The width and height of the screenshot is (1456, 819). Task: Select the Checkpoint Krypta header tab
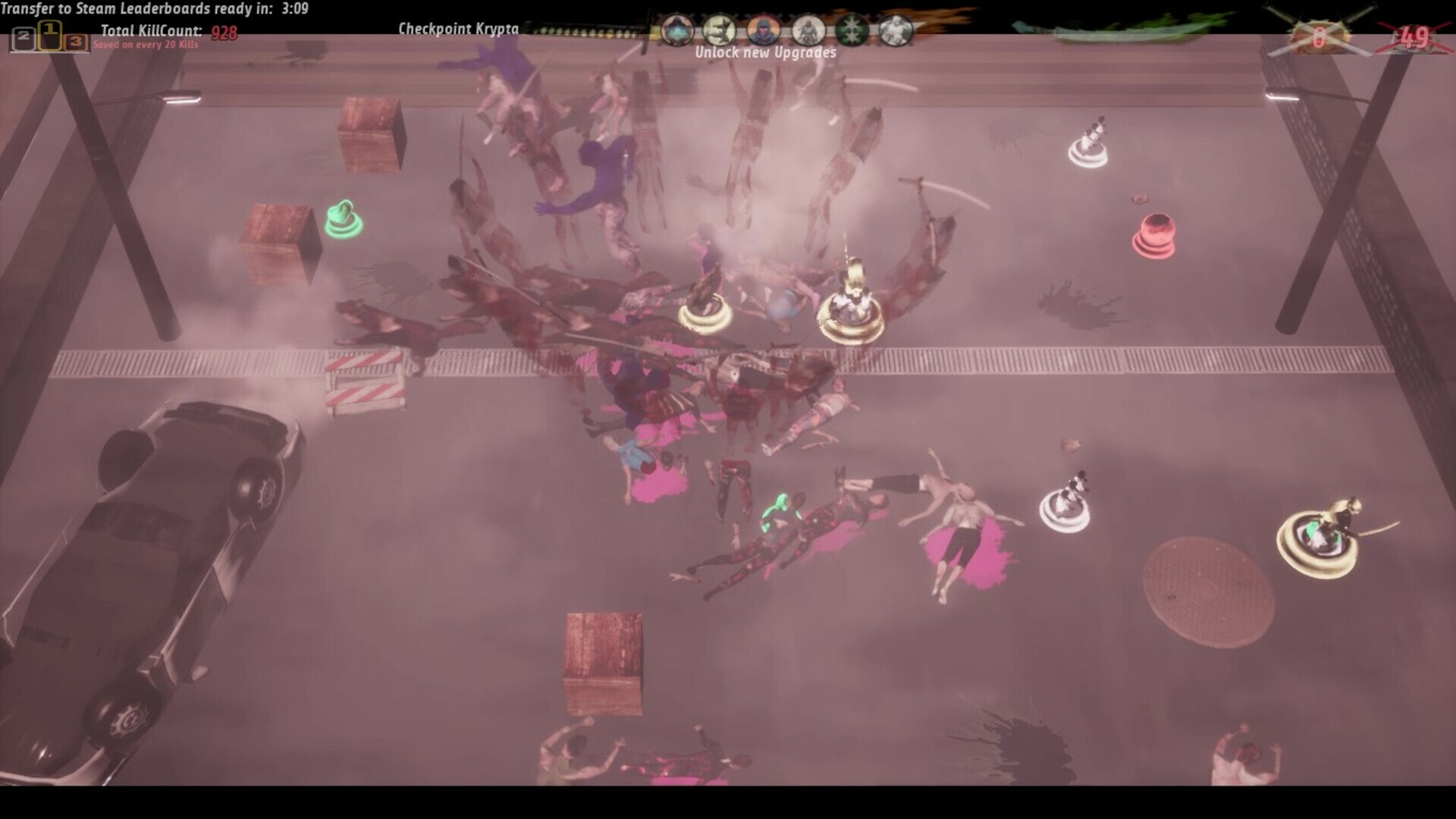pos(459,29)
